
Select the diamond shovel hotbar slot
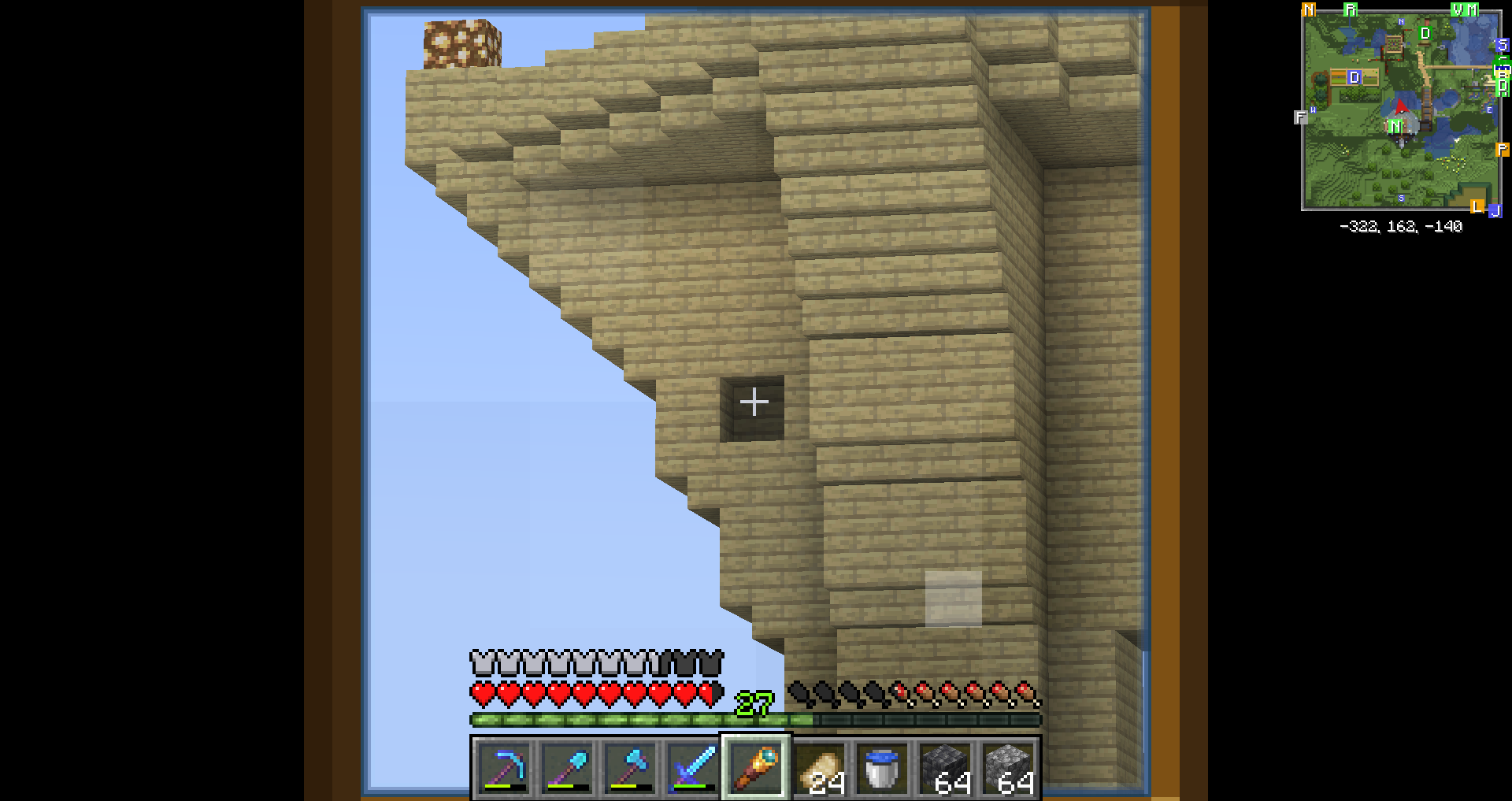(567, 768)
